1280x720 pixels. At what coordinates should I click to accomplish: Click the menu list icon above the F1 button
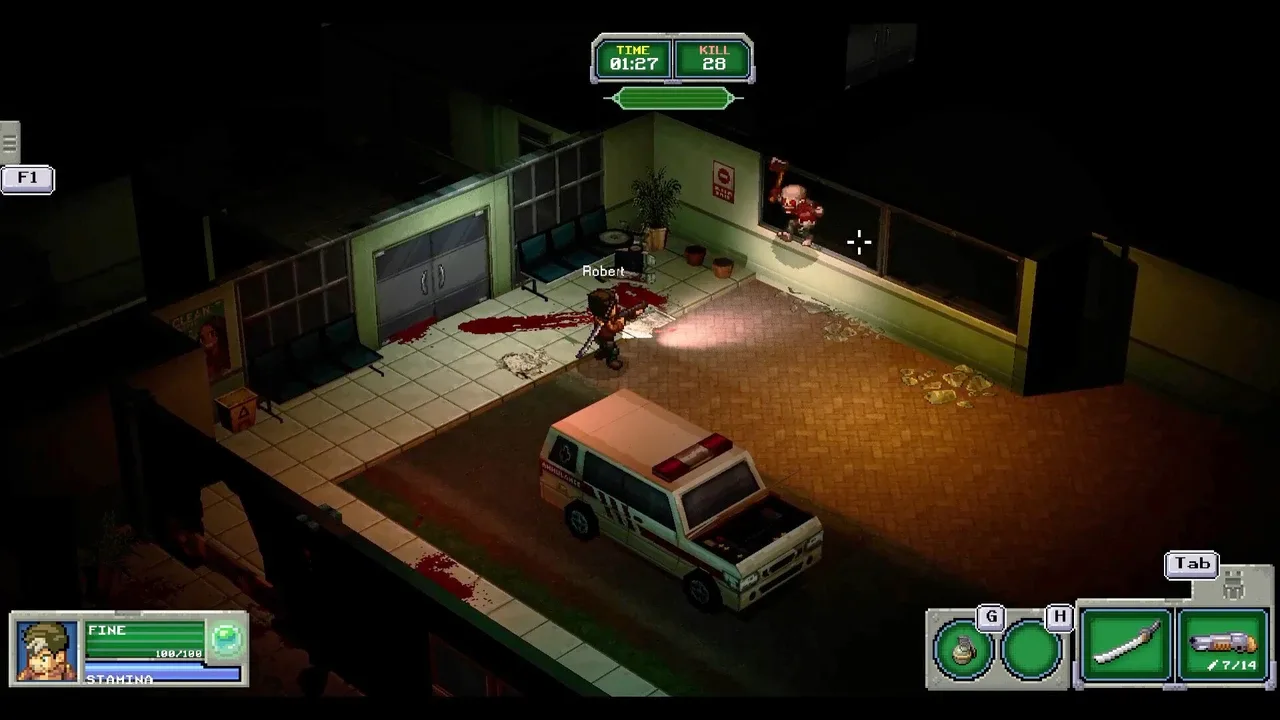click(10, 140)
